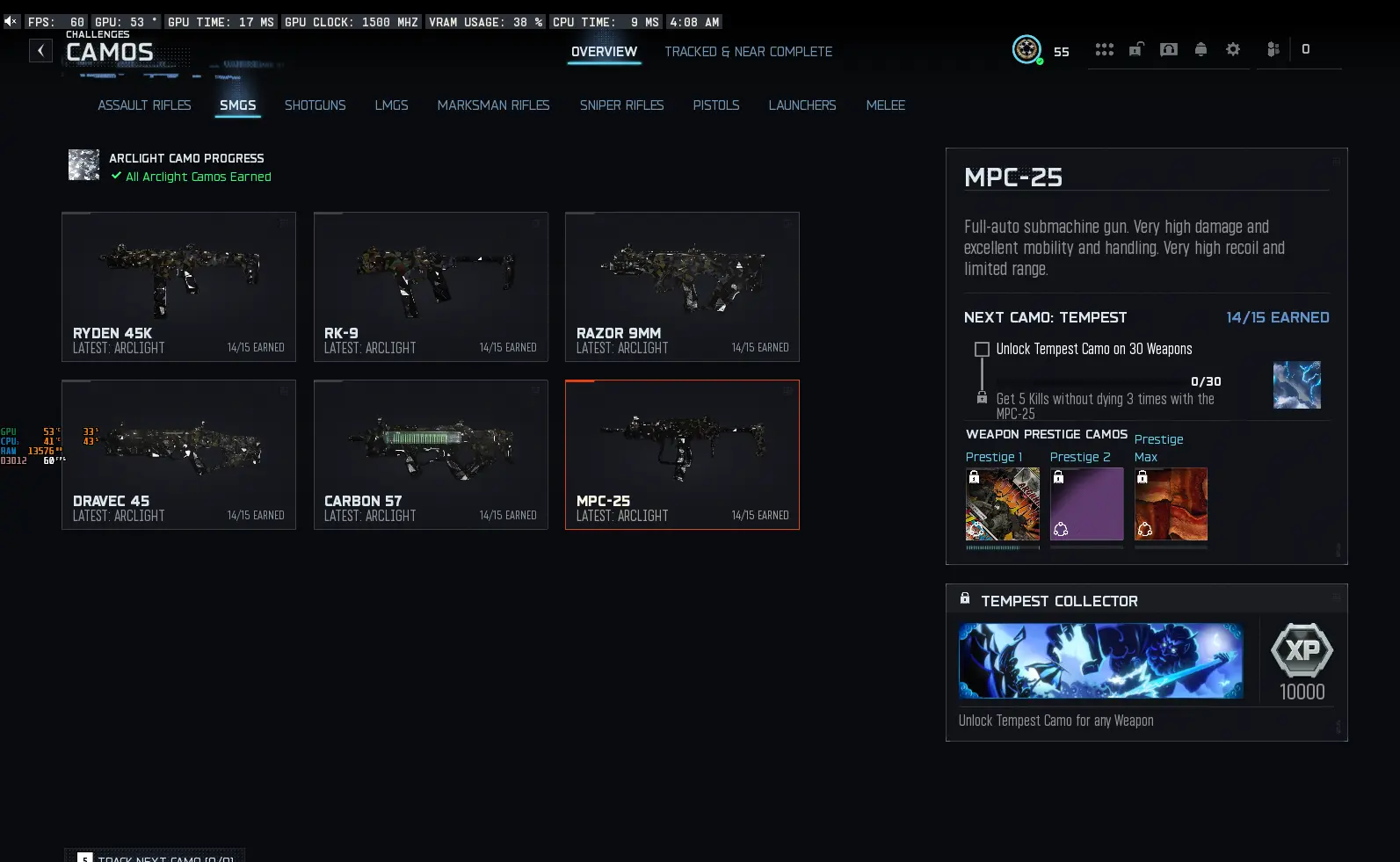The width and height of the screenshot is (1400, 862).
Task: Check the Unlock Tempest Camo on 30 Weapons box
Action: click(x=981, y=349)
